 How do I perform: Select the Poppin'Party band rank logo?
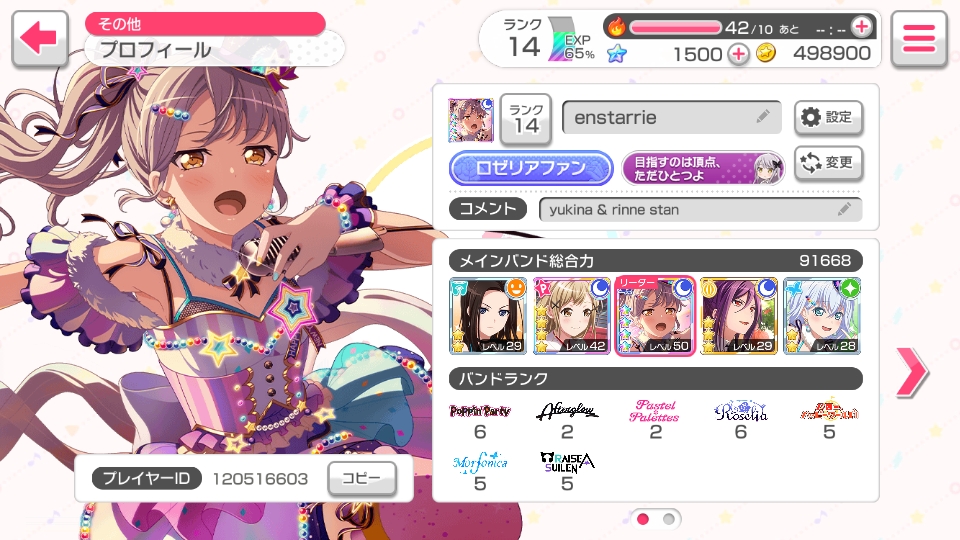(480, 412)
